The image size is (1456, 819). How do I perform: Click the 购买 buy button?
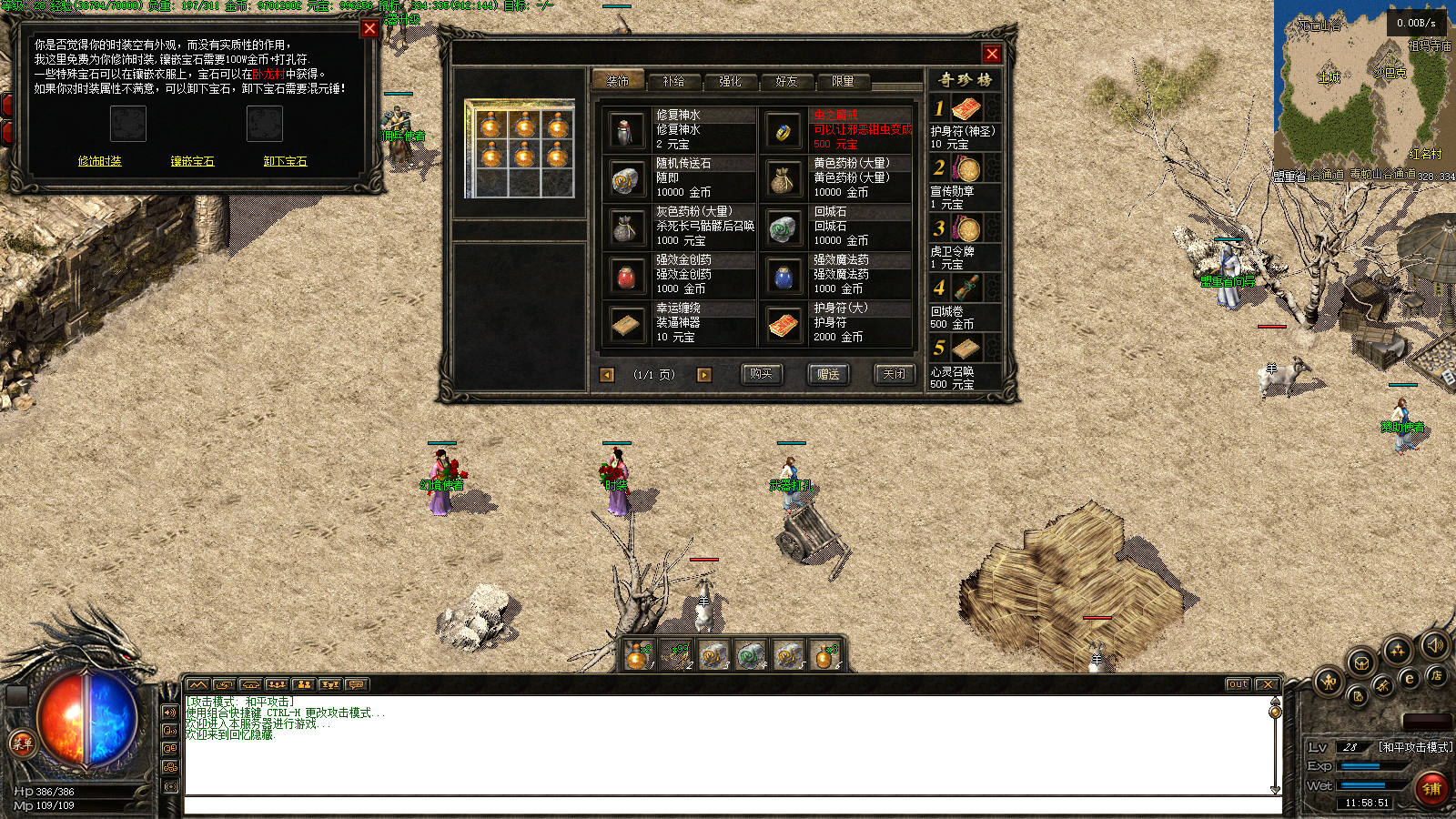pos(761,374)
